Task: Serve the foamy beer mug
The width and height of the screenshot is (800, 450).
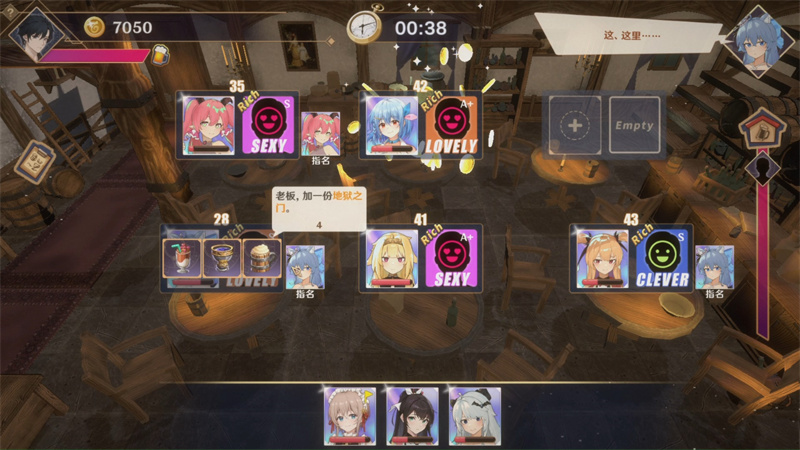Action: pos(262,260)
